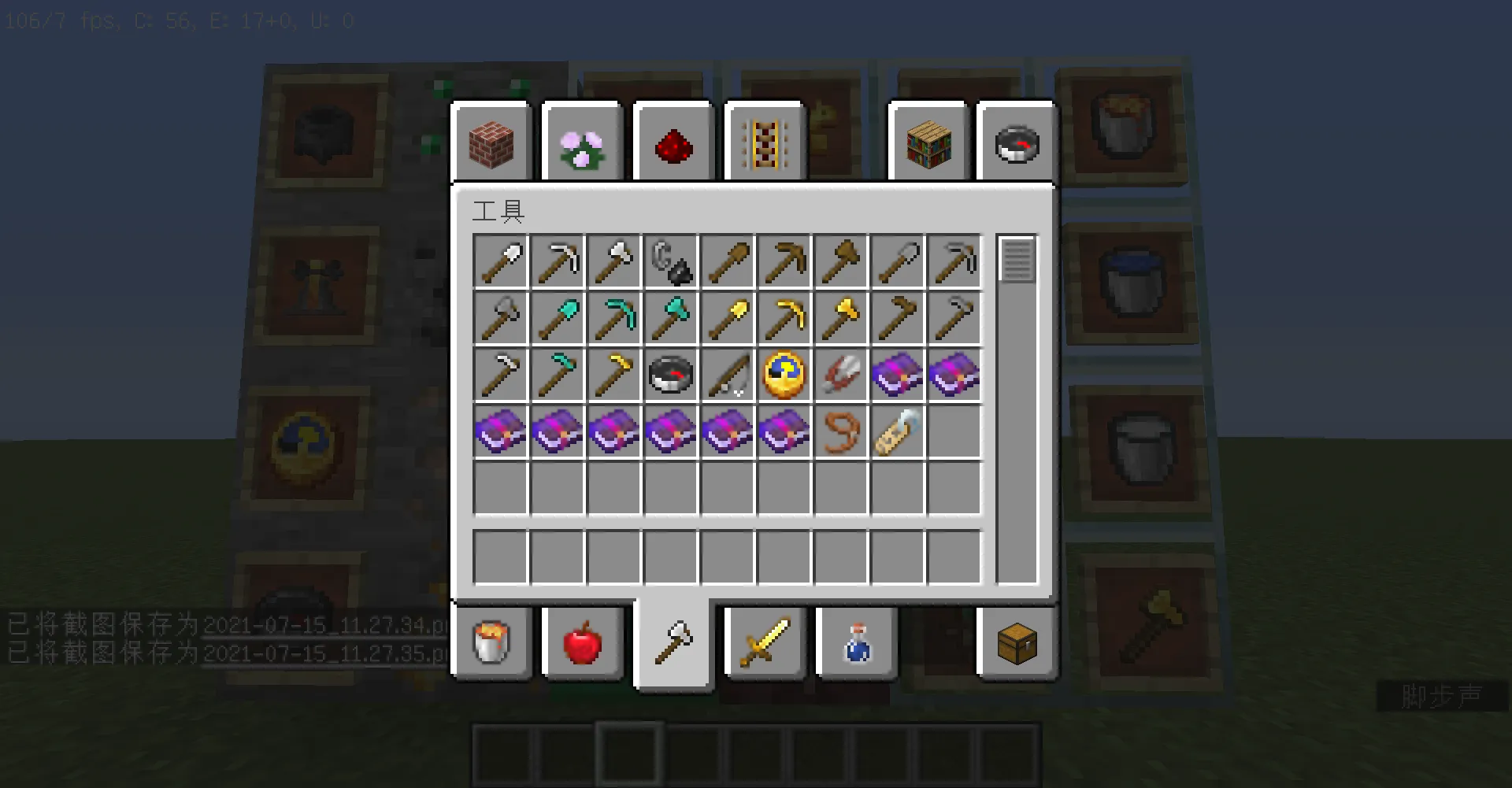Select the clock item
Image resolution: width=1512 pixels, height=788 pixels.
(785, 375)
